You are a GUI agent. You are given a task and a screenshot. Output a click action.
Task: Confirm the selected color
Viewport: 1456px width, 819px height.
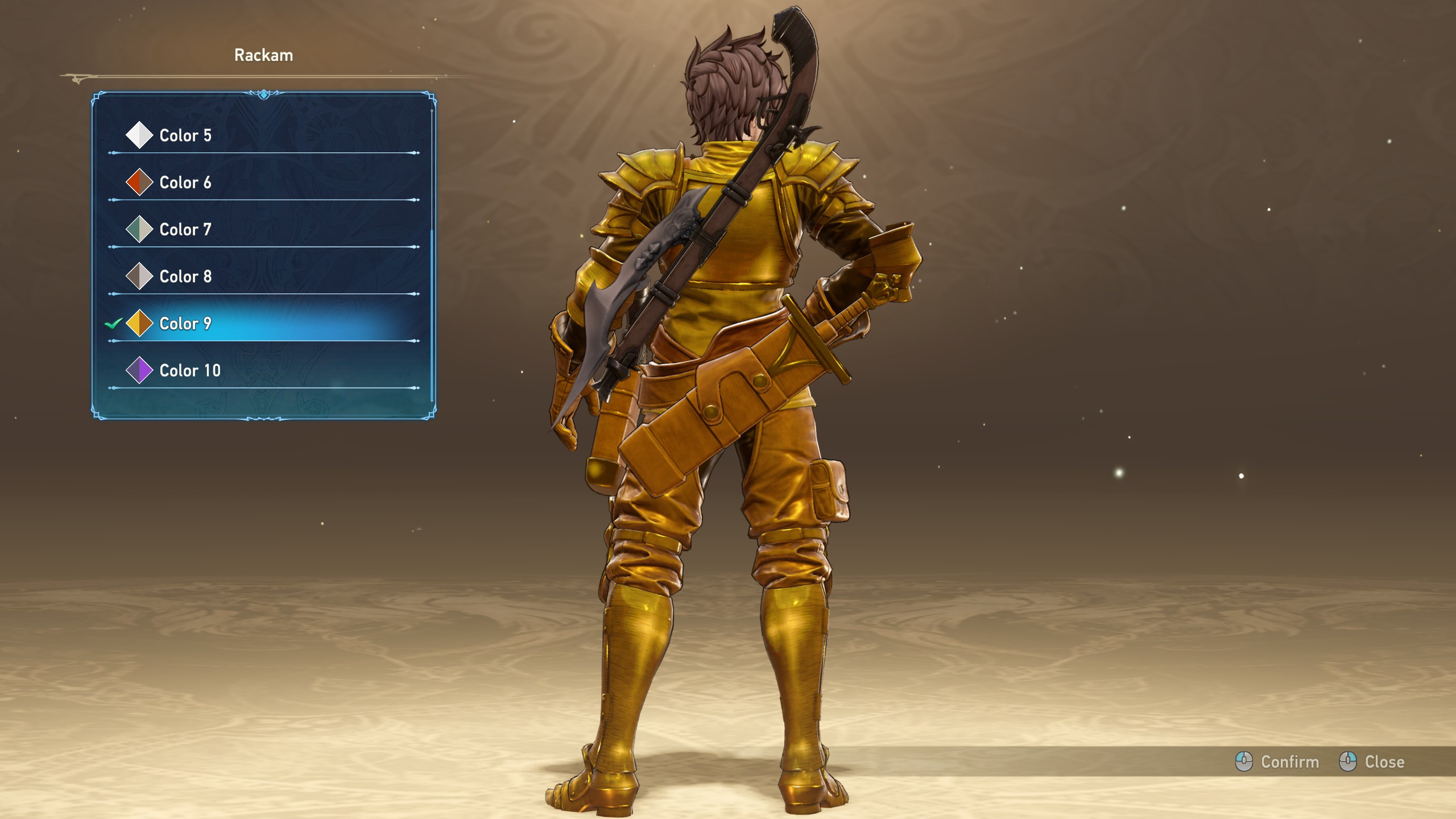(1277, 762)
